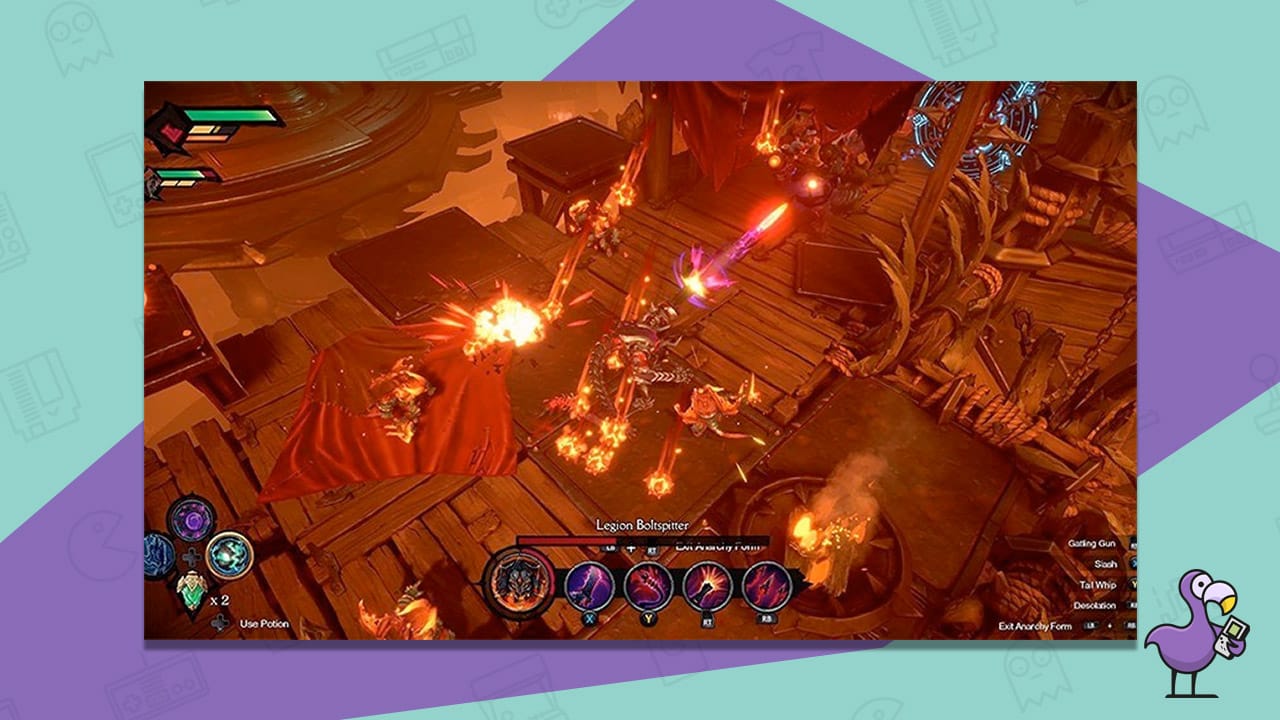Click the d-pad cross beside Use Potion

pyautogui.click(x=219, y=621)
